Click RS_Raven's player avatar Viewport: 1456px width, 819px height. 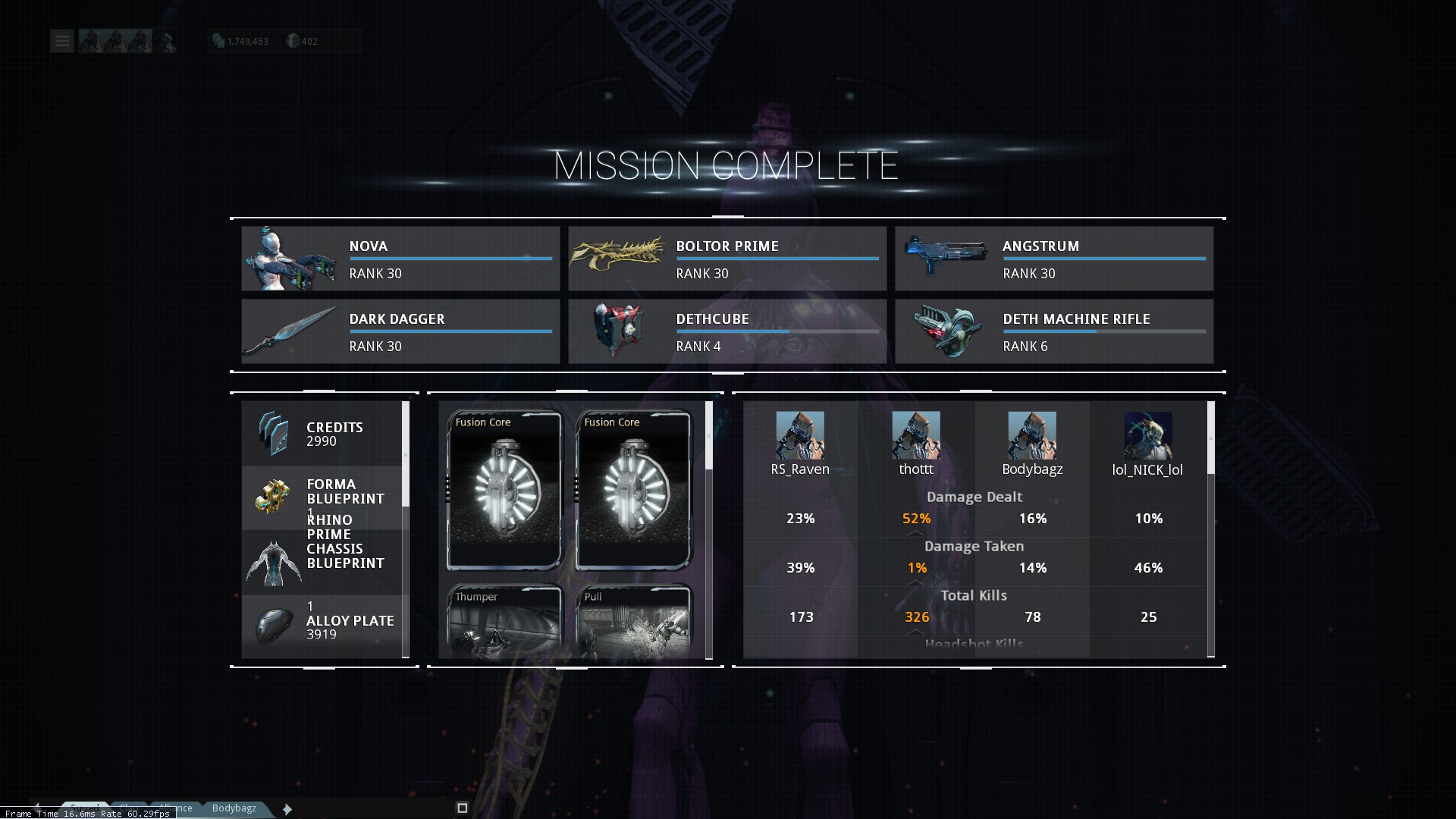pos(800,435)
